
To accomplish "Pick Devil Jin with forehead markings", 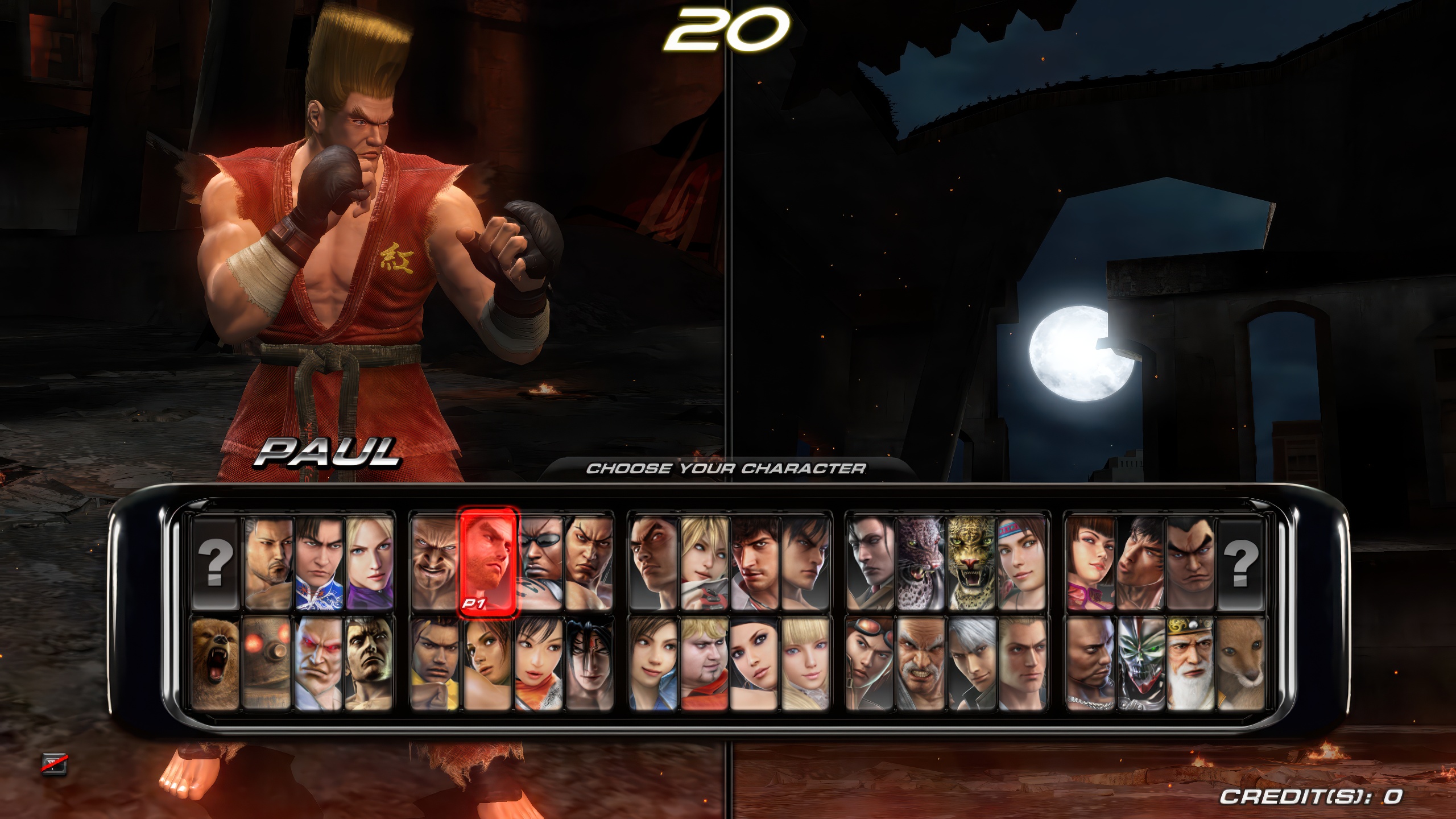I will [x=590, y=663].
